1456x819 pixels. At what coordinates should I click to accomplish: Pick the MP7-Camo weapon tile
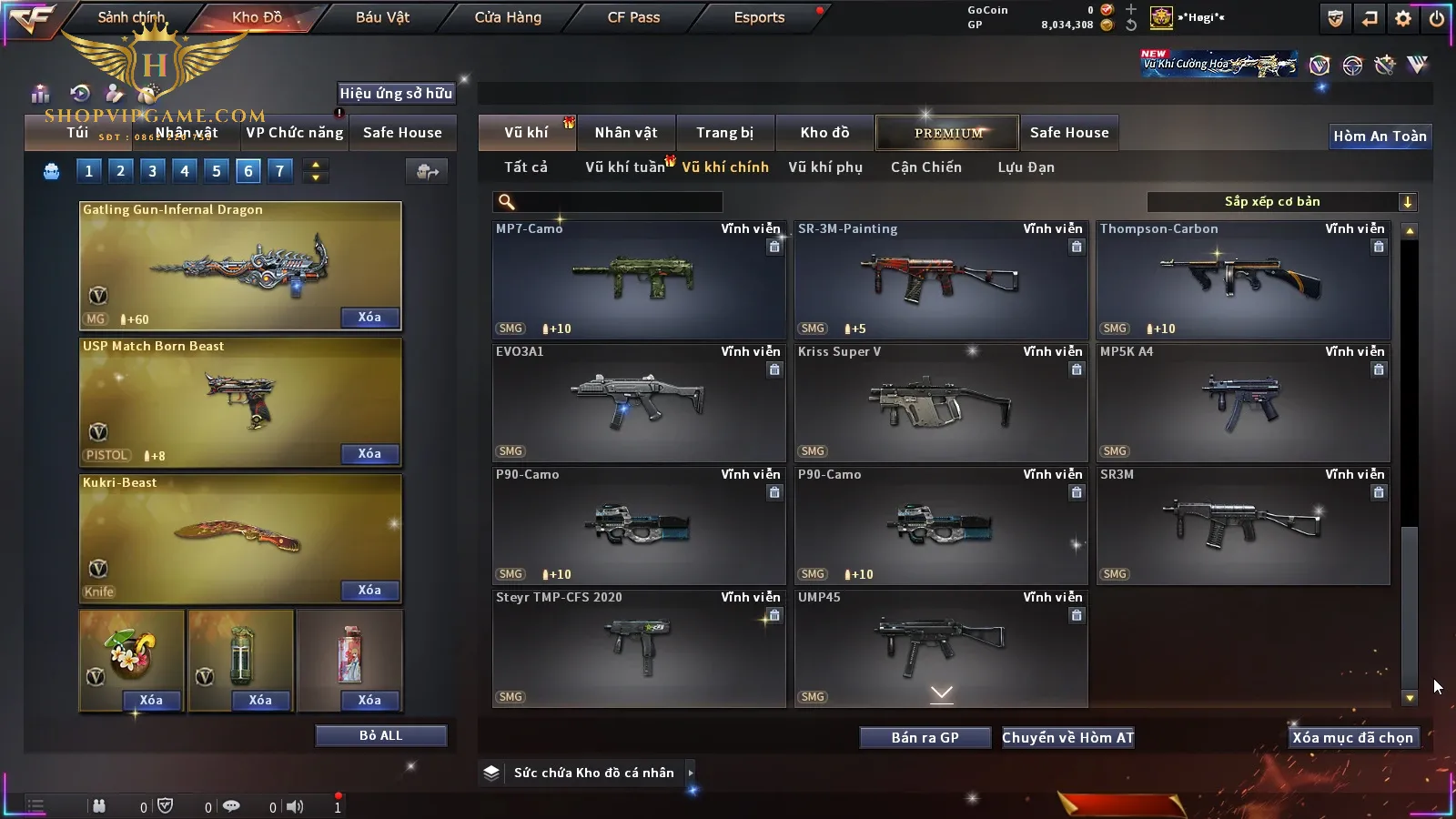639,279
